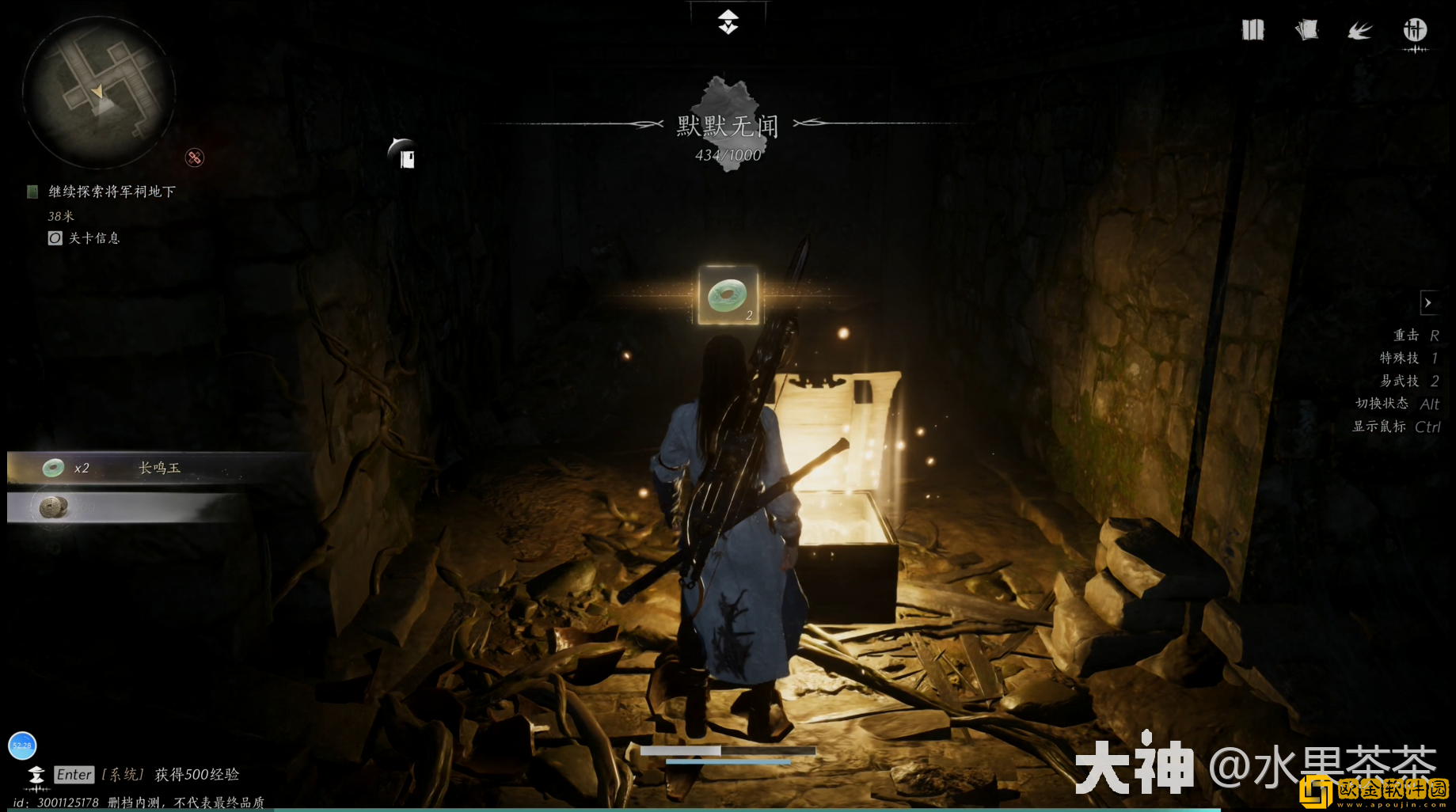Expand the top-center double-arrow toggle
1456x812 pixels.
tap(728, 22)
